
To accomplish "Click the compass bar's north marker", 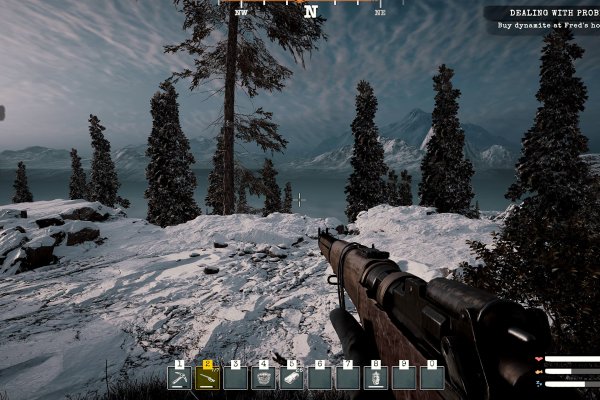I will pos(311,12).
